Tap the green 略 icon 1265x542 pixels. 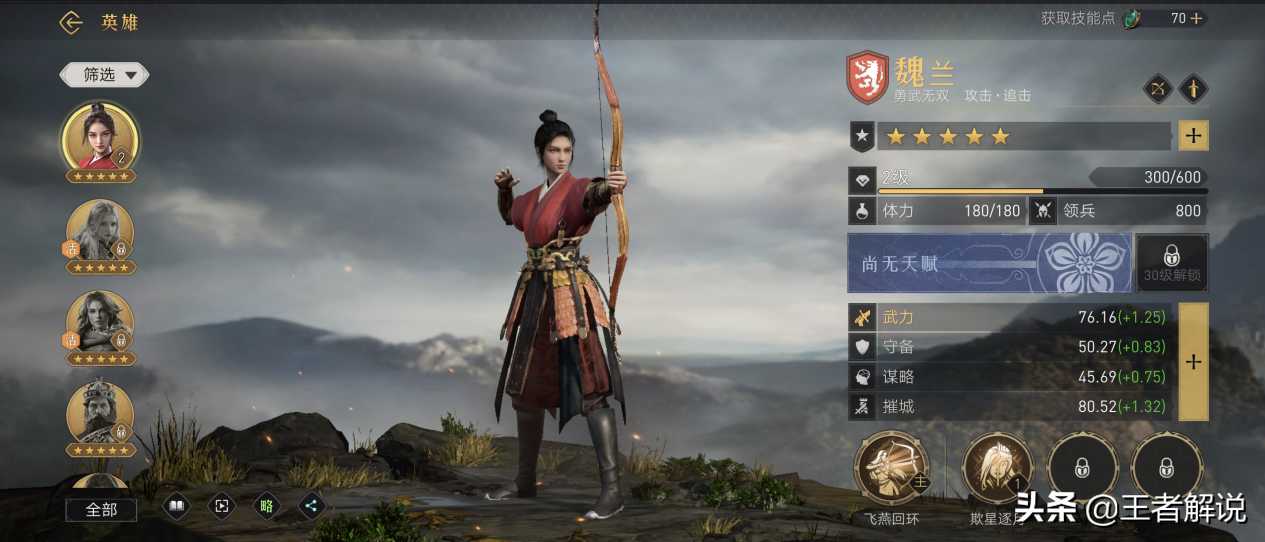point(266,506)
